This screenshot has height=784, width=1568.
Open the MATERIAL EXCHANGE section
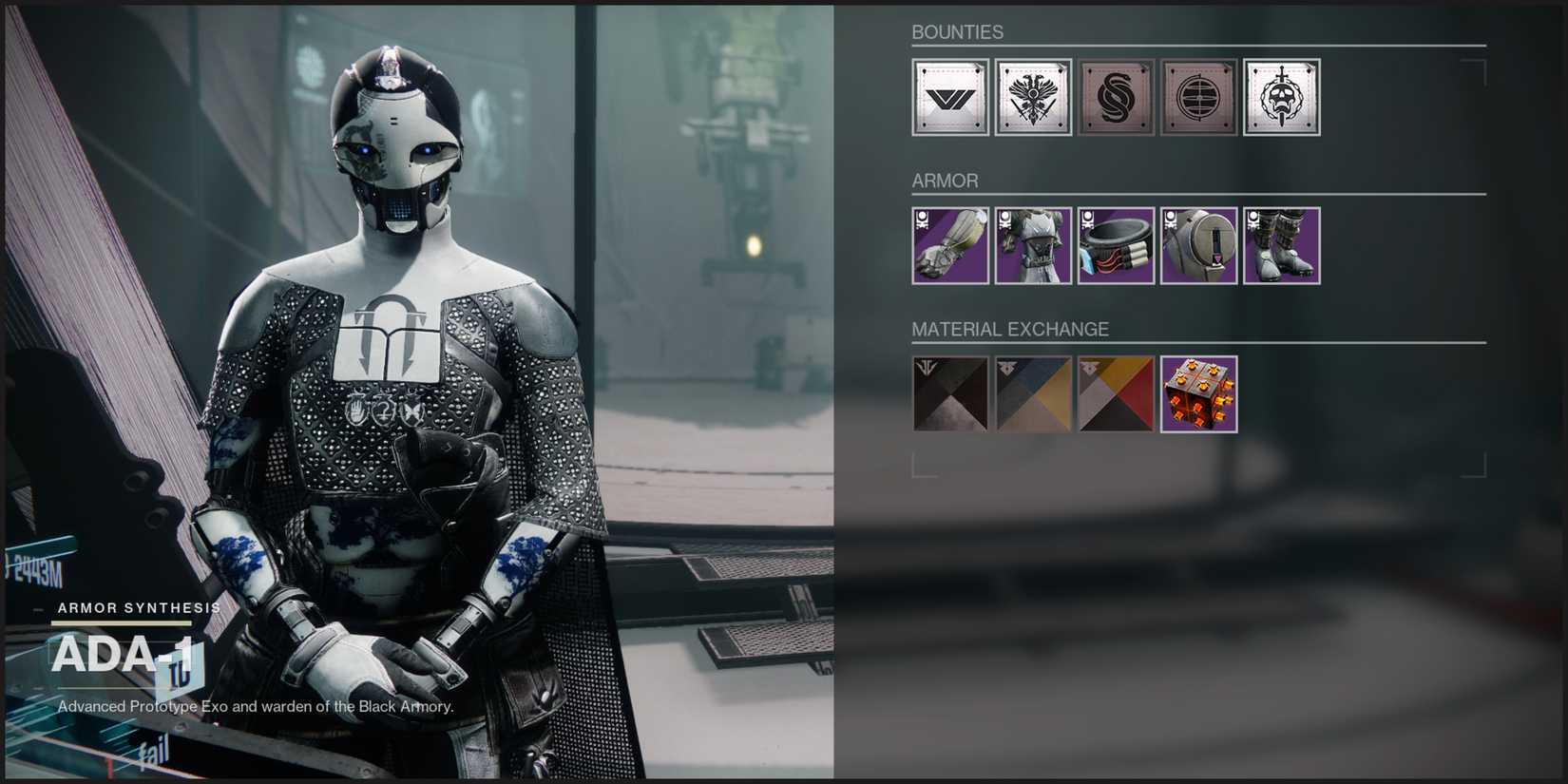(1010, 330)
